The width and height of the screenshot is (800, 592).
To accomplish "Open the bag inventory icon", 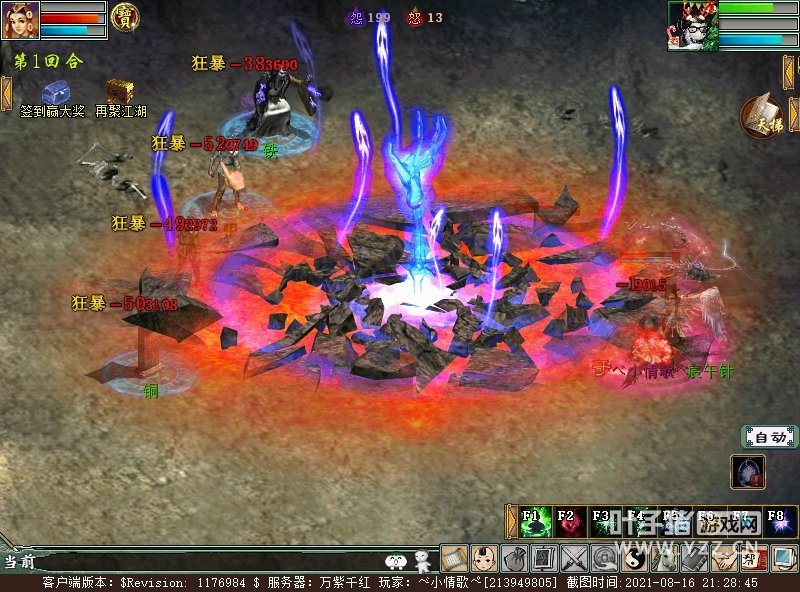I will [x=515, y=557].
